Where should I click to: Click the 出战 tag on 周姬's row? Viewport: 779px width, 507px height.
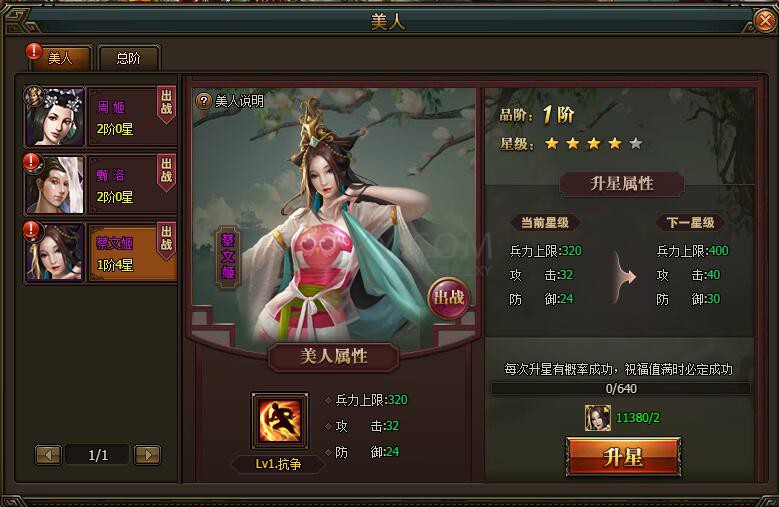click(x=166, y=104)
